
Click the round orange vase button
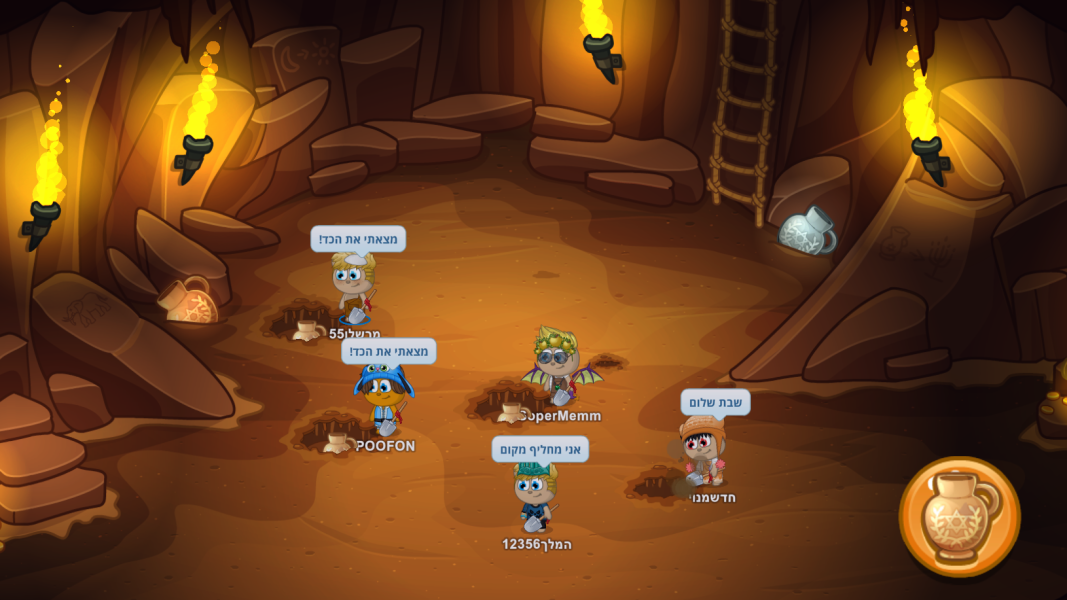tap(959, 516)
